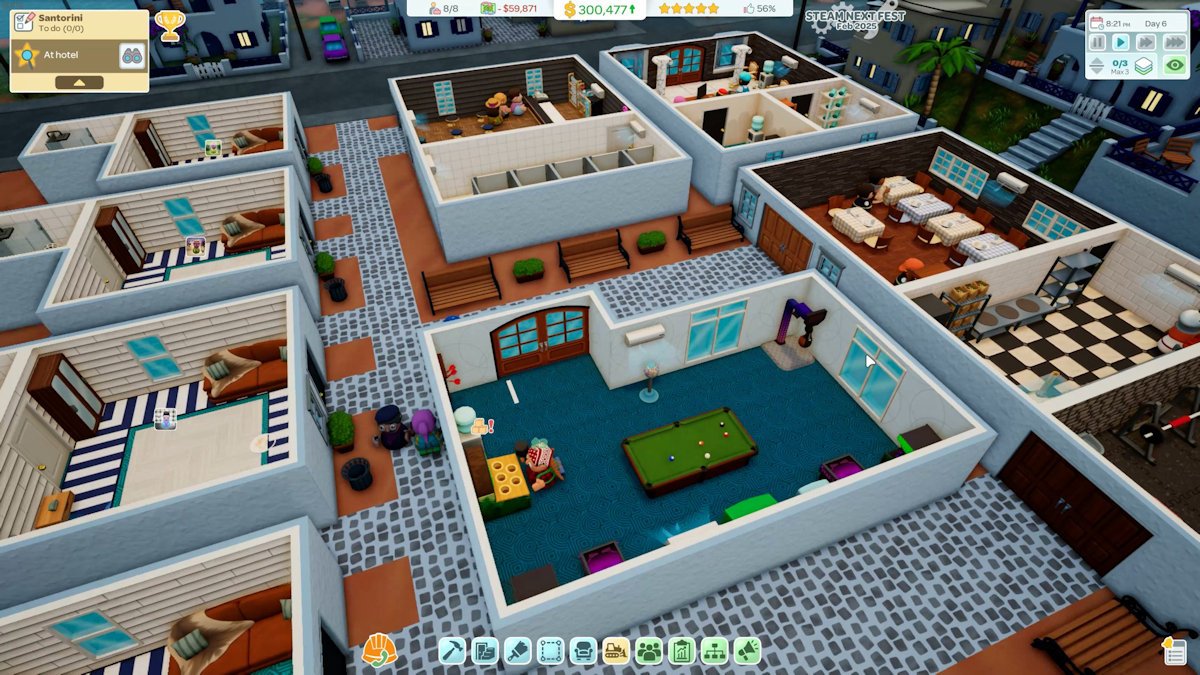Click the binoculars button beside At hotel
Image resolution: width=1200 pixels, height=675 pixels.
(132, 55)
